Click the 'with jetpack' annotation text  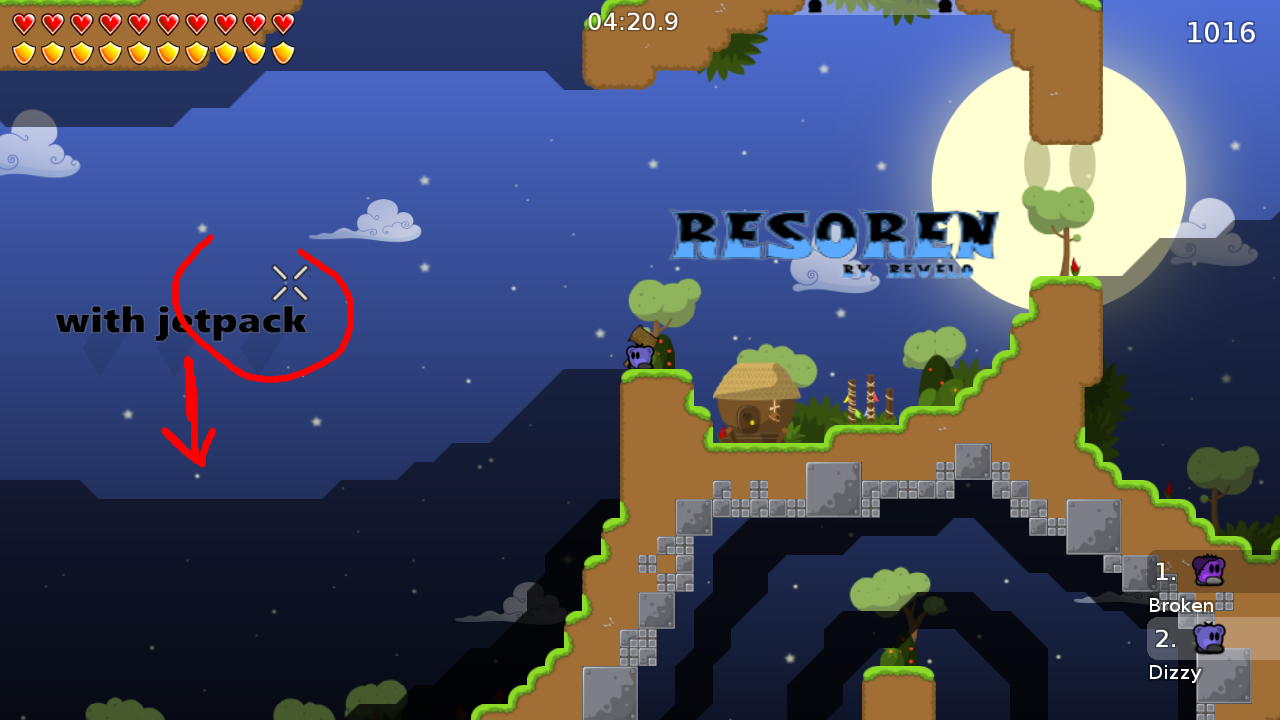[182, 321]
